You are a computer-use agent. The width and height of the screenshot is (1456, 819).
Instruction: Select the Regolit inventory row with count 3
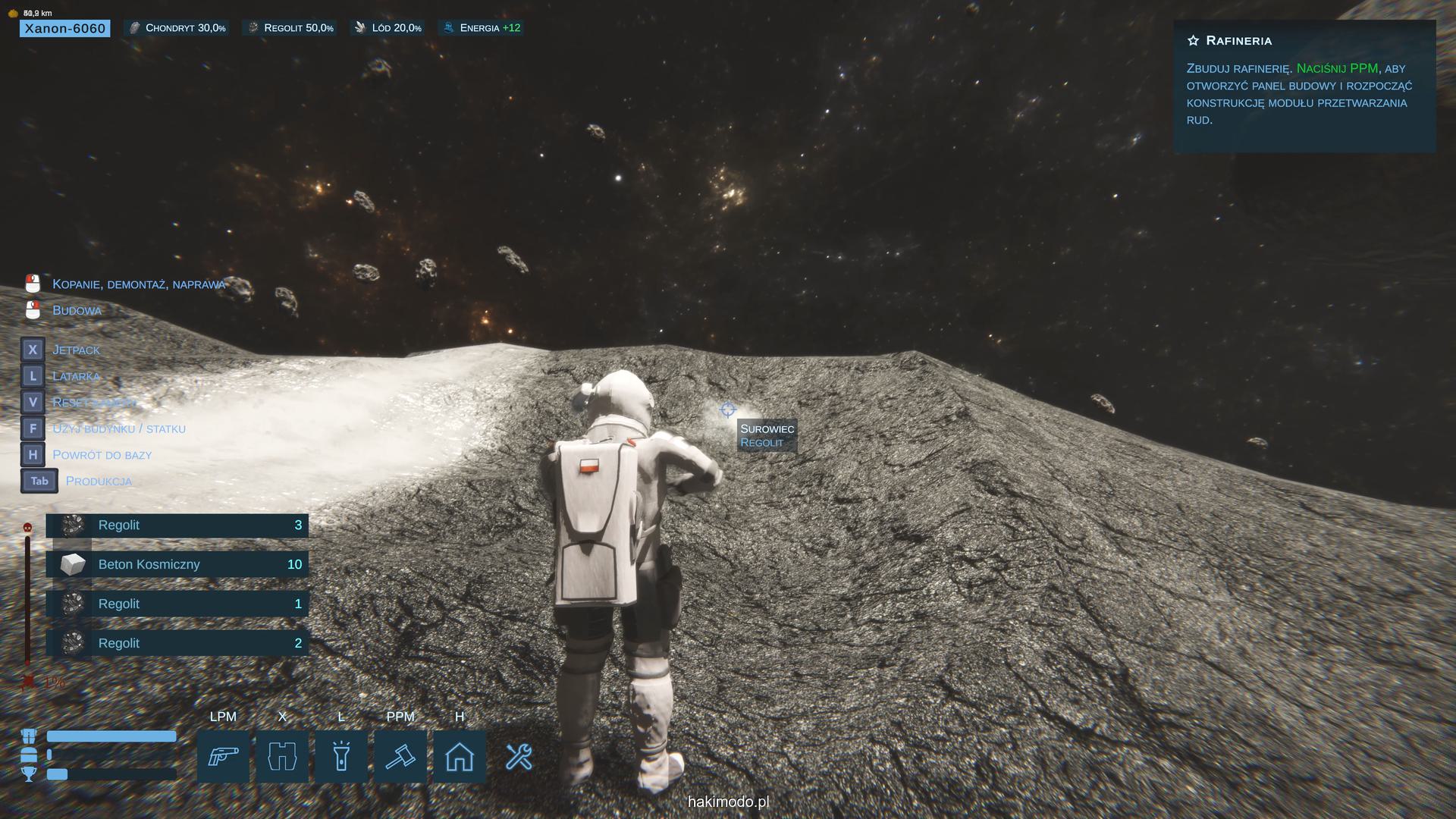point(177,525)
